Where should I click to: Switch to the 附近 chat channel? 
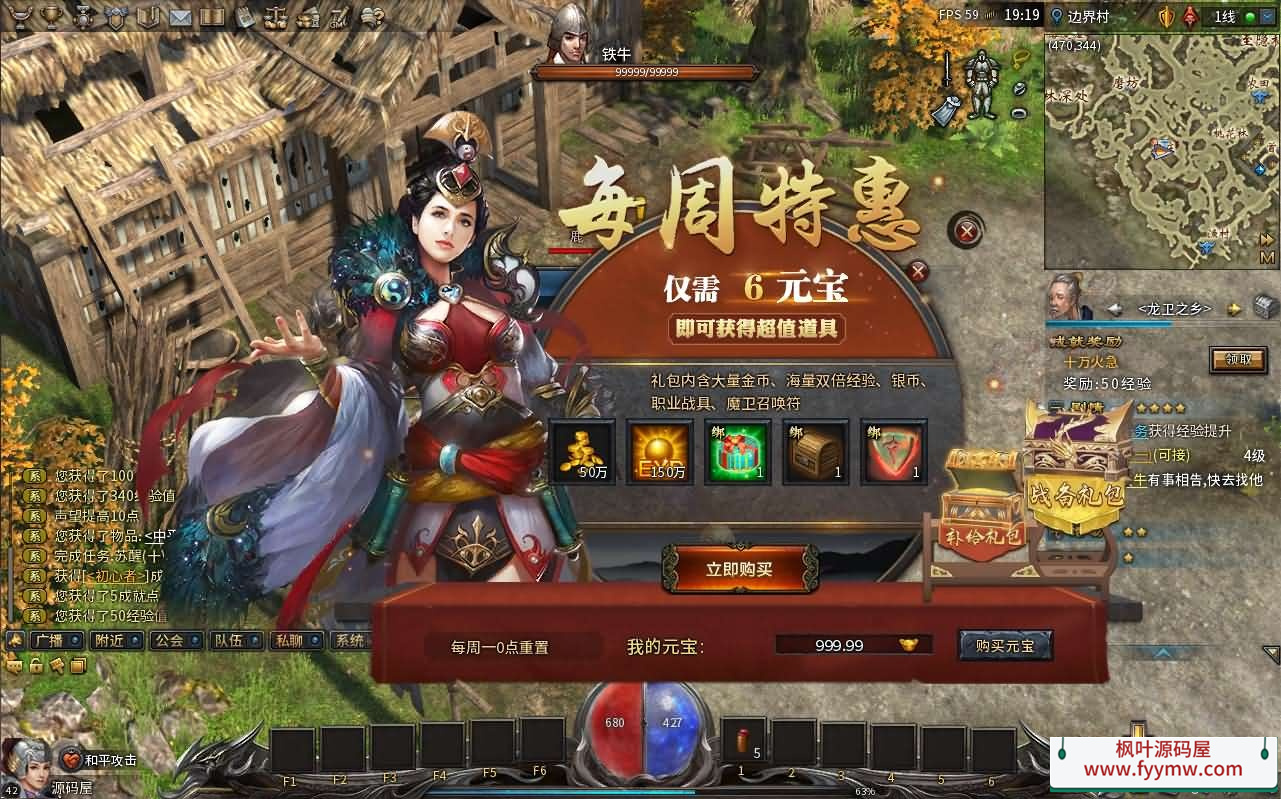108,641
